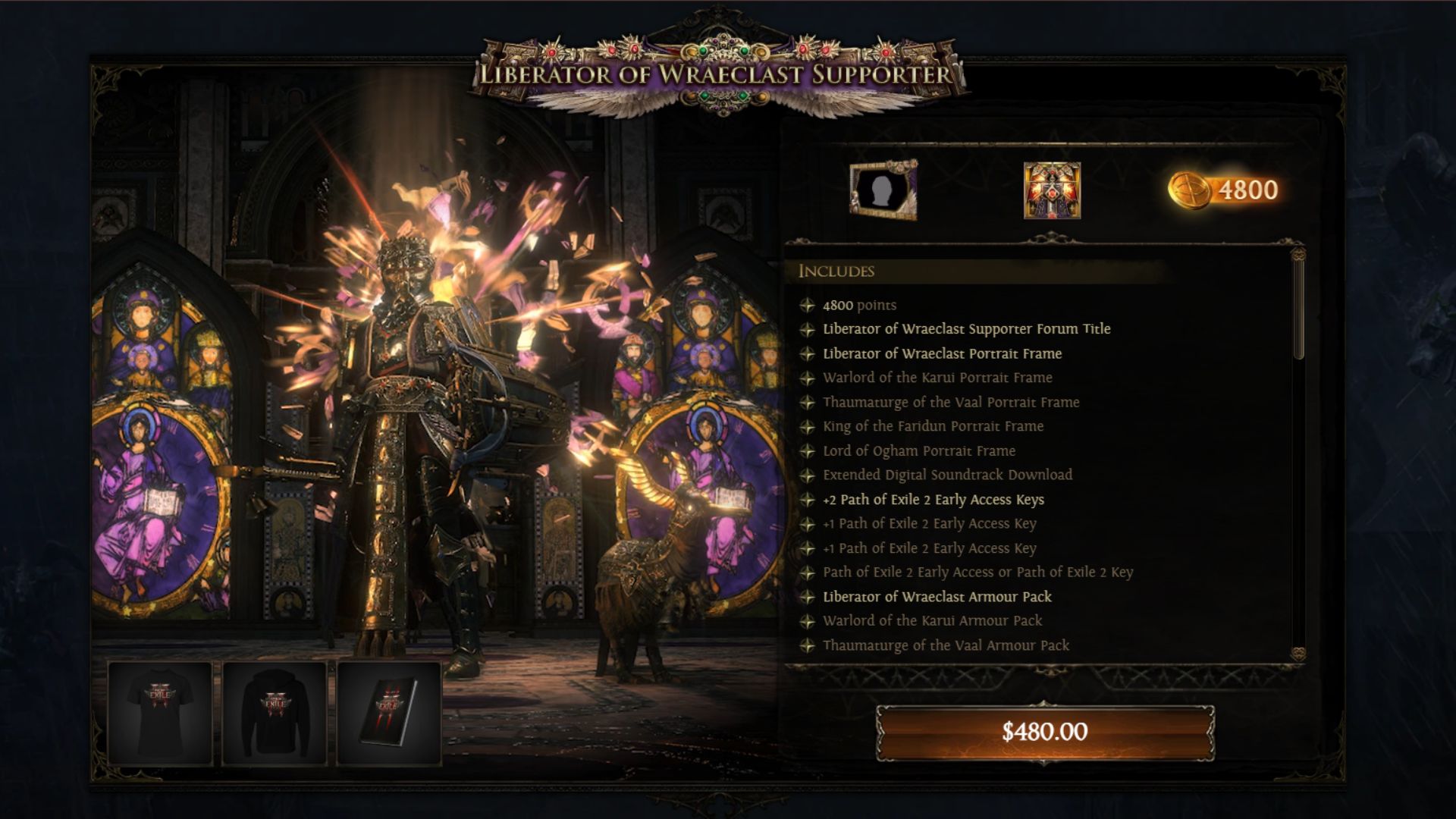Select Thaumaturge of the Vaal Portrait Frame
The width and height of the screenshot is (1456, 819).
(951, 402)
